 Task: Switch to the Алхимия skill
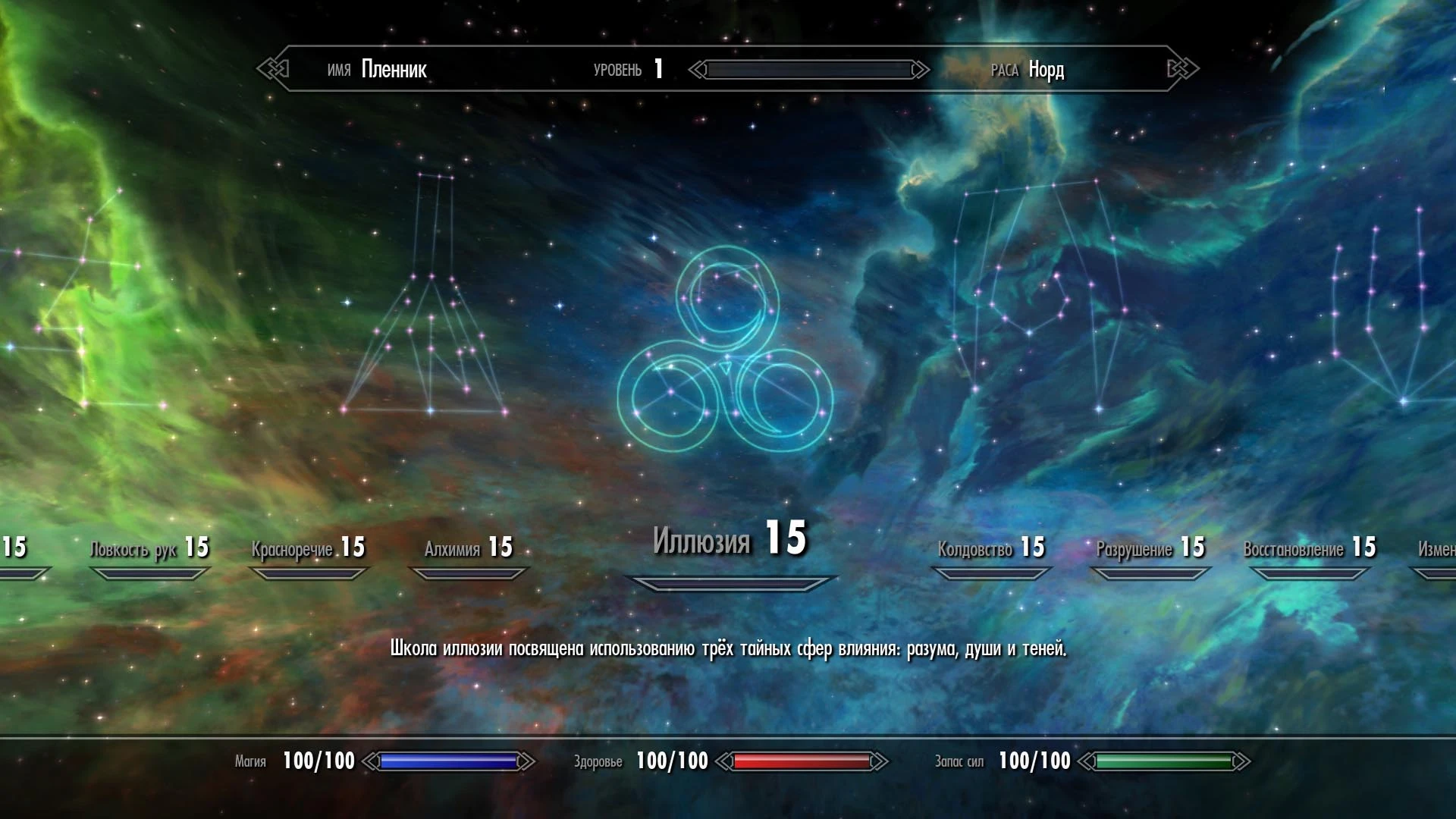(x=468, y=548)
